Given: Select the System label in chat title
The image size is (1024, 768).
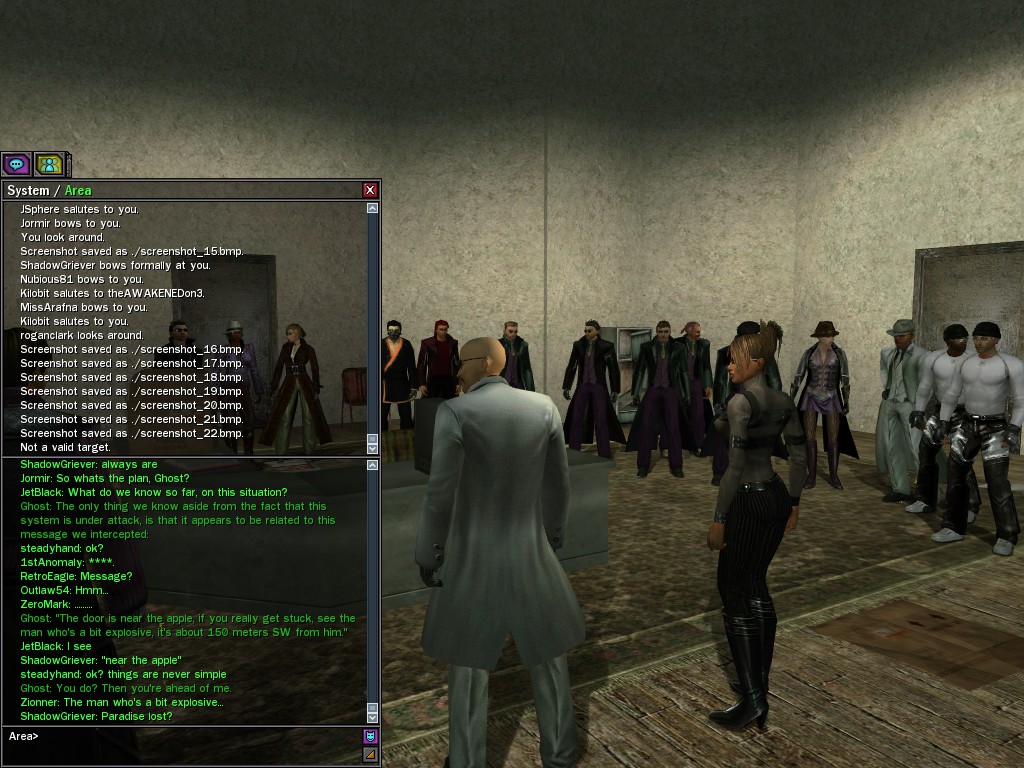Looking at the screenshot, I should click(28, 190).
